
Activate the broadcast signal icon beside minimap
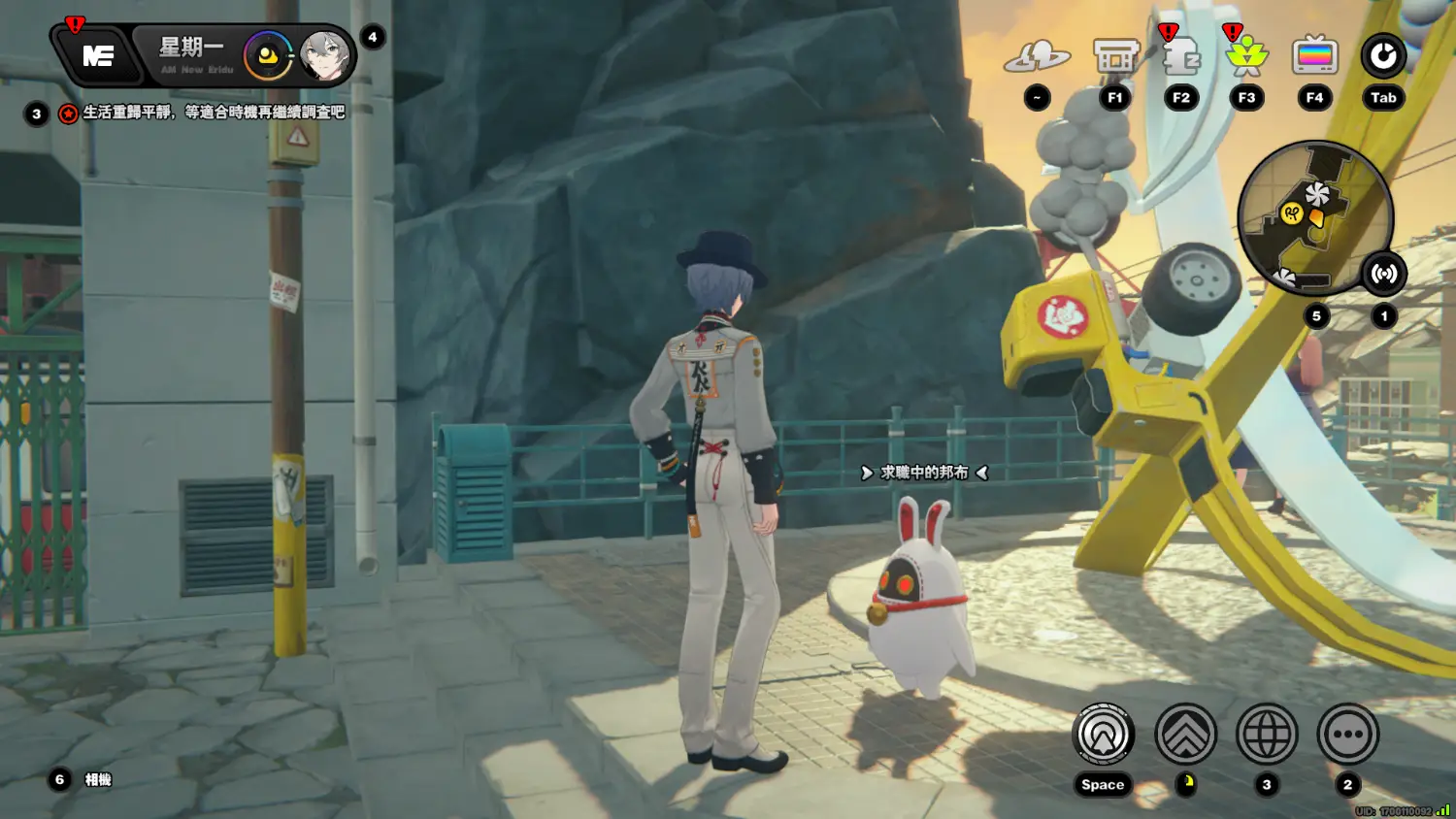click(1383, 274)
